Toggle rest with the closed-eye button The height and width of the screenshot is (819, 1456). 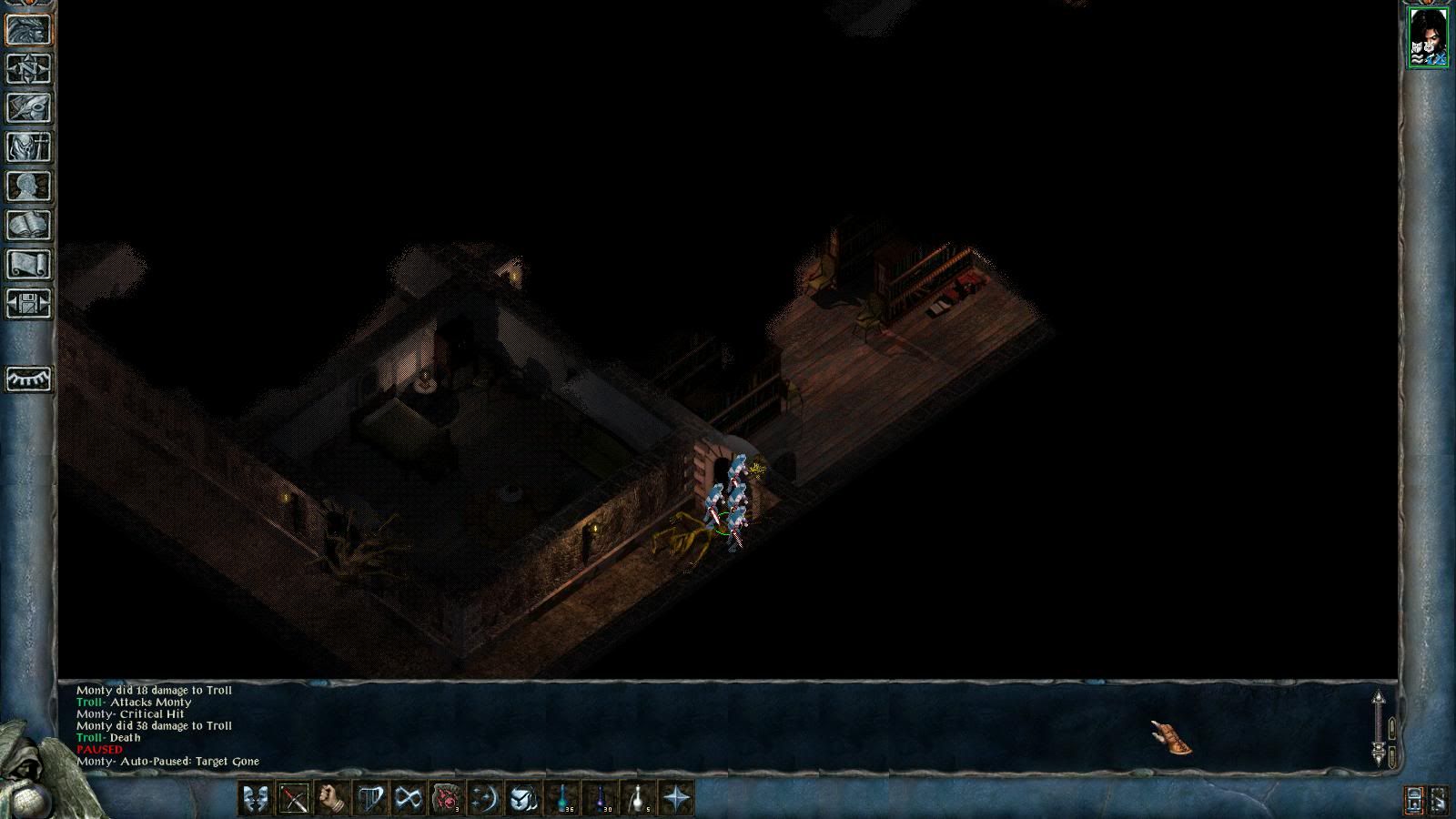coord(29,379)
